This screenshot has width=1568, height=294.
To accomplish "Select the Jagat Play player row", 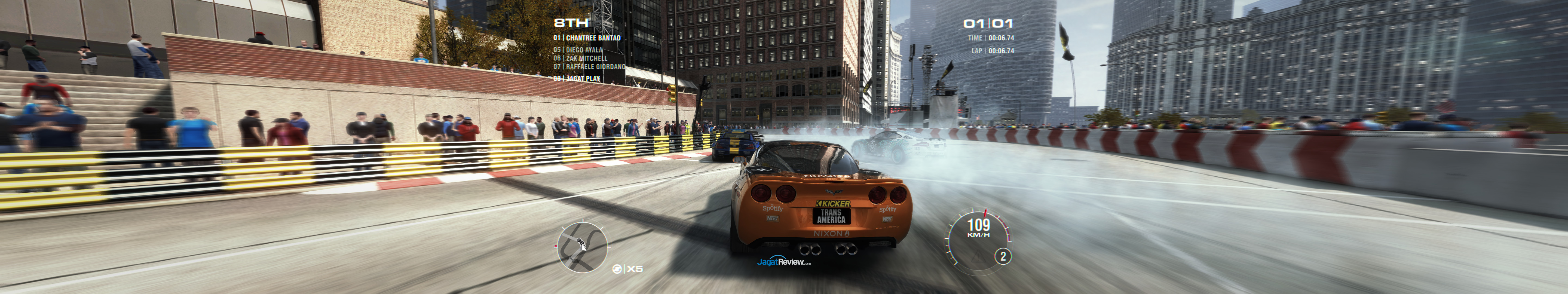I will coord(577,78).
